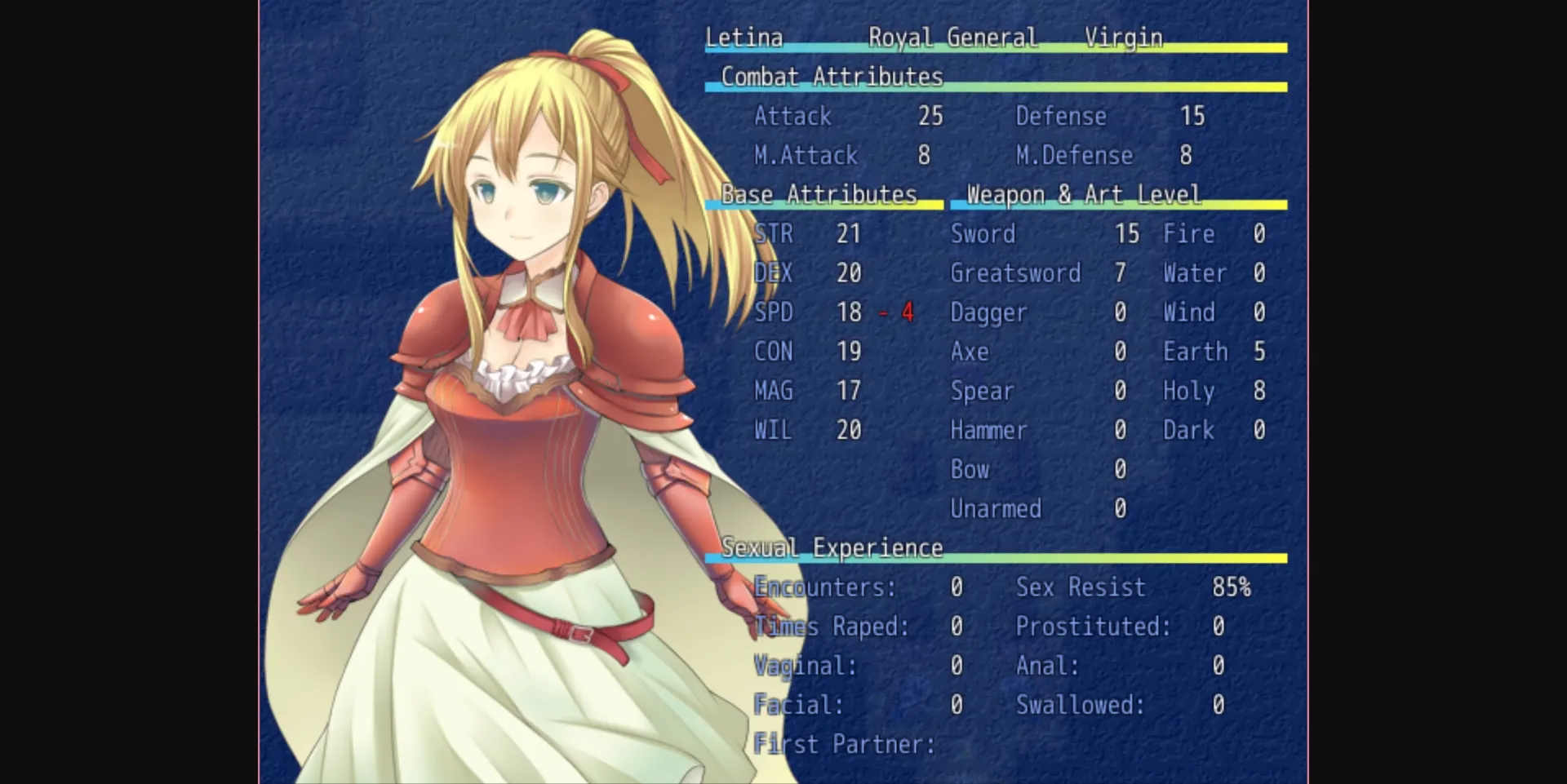Image resolution: width=1567 pixels, height=784 pixels.
Task: Click the Royal General class title
Action: tap(953, 37)
